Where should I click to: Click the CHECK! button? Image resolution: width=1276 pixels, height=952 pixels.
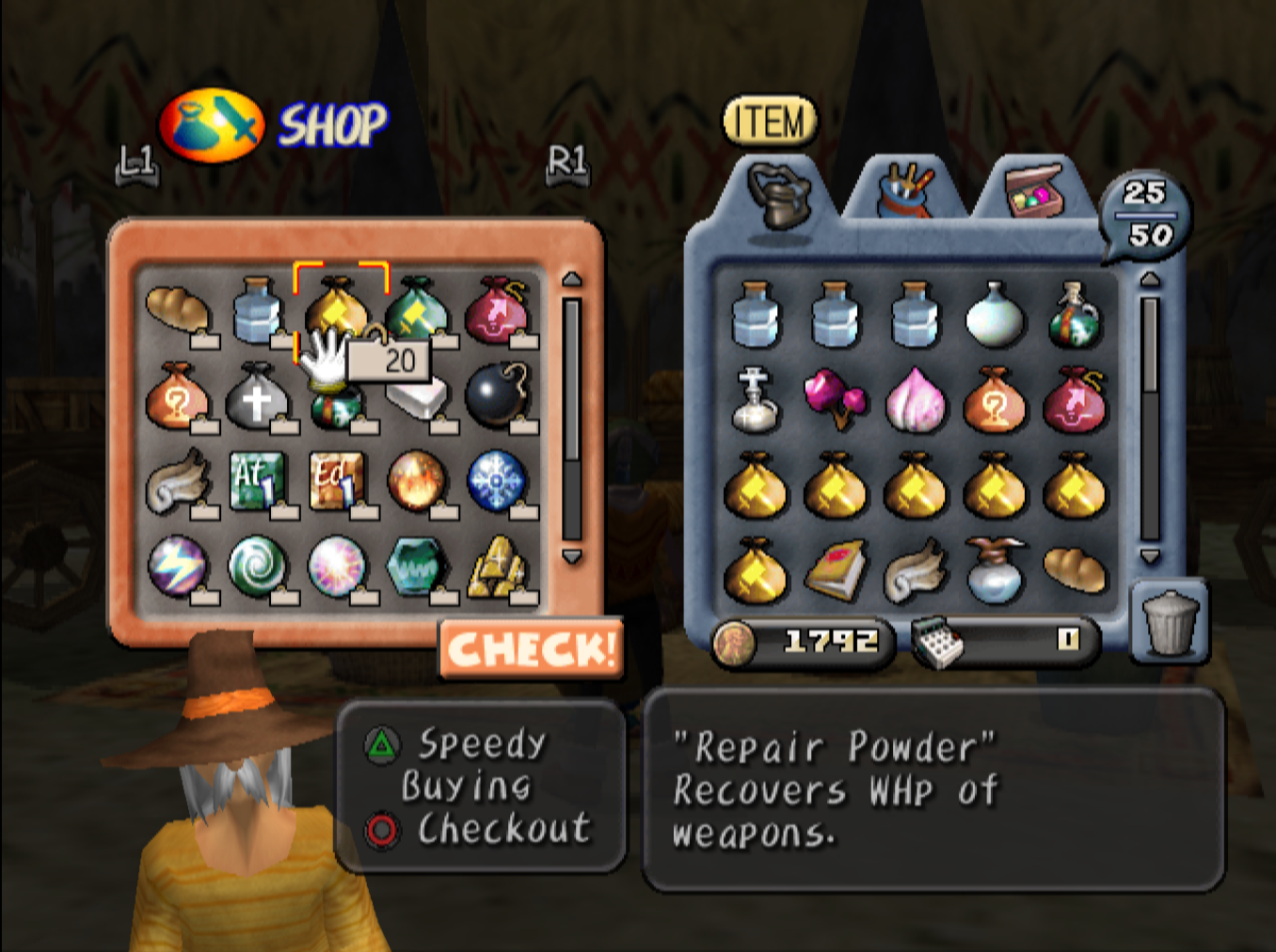(531, 649)
